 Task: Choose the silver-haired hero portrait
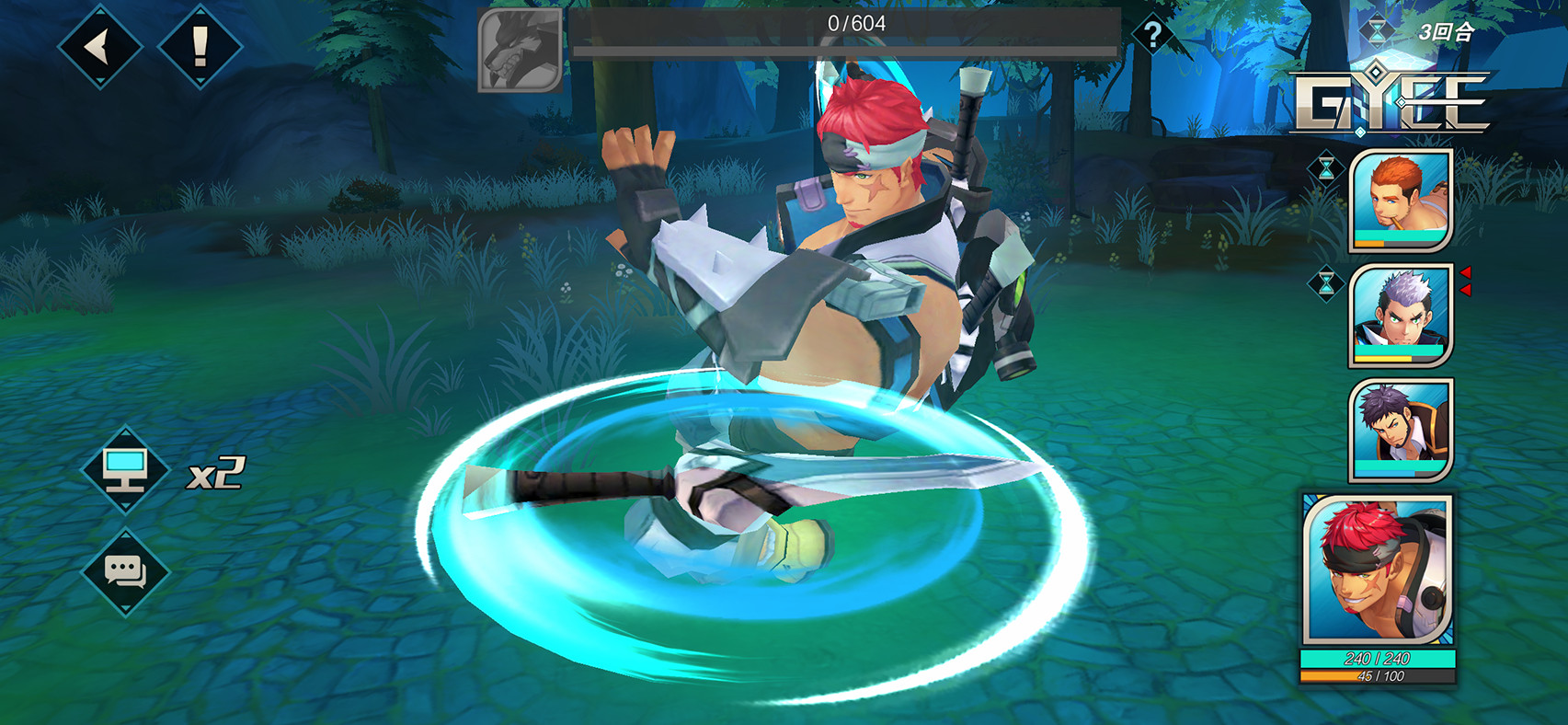[1400, 315]
